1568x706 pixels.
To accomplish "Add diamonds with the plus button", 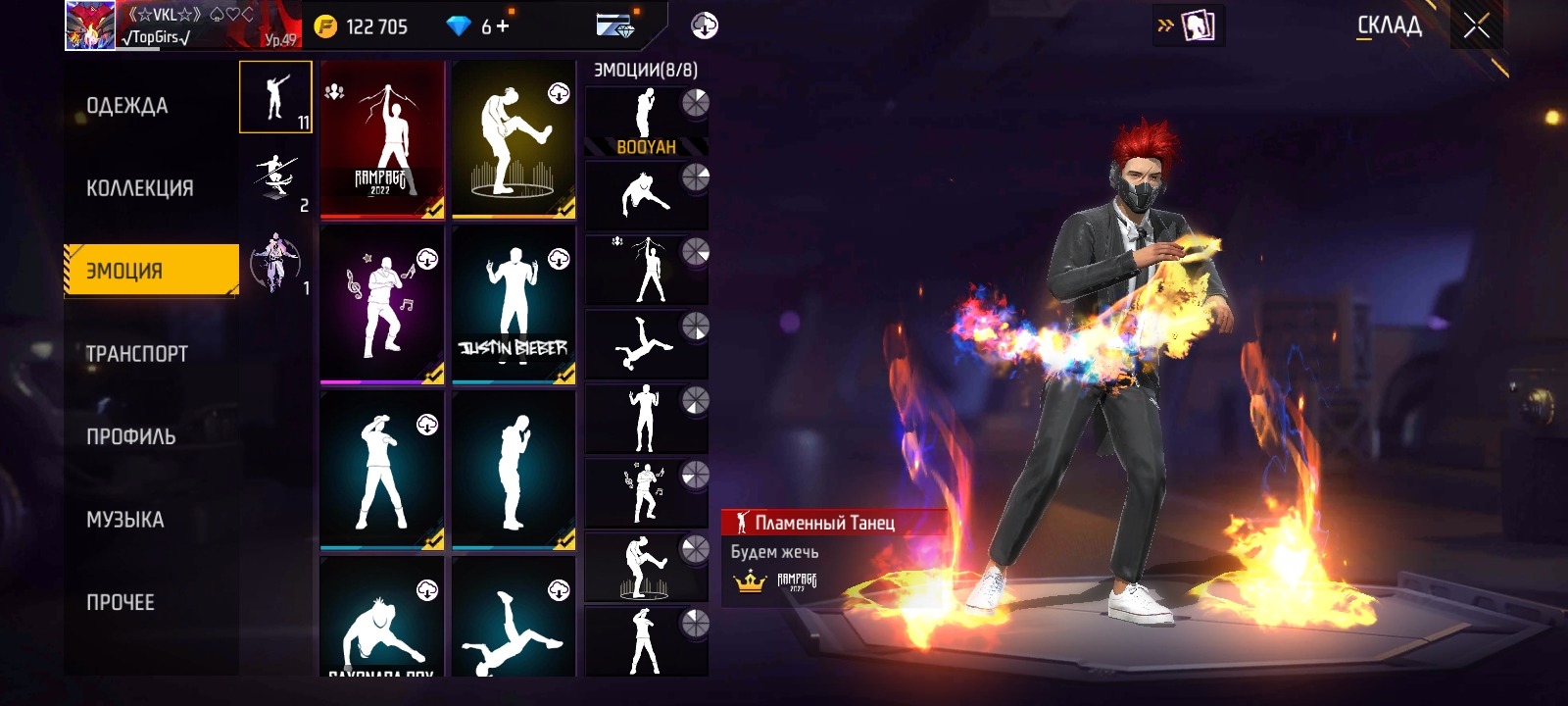I will [503, 26].
